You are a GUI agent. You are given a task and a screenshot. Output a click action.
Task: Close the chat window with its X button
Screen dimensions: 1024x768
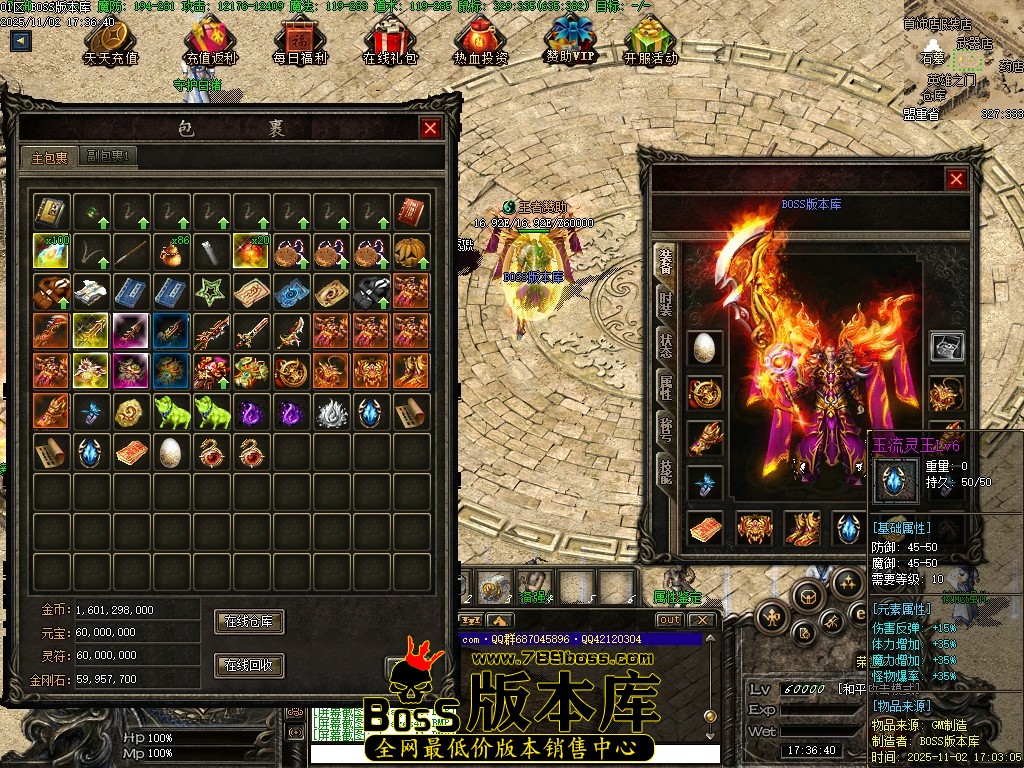point(703,620)
